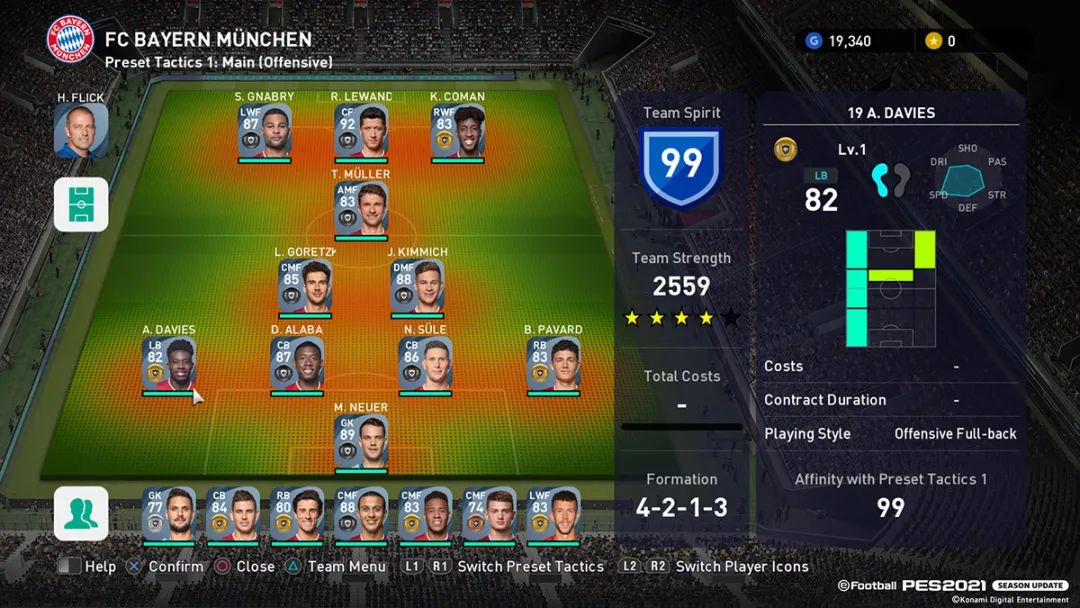The width and height of the screenshot is (1080, 608).
Task: Choose L. Goretzka's CMF card
Action: point(305,286)
